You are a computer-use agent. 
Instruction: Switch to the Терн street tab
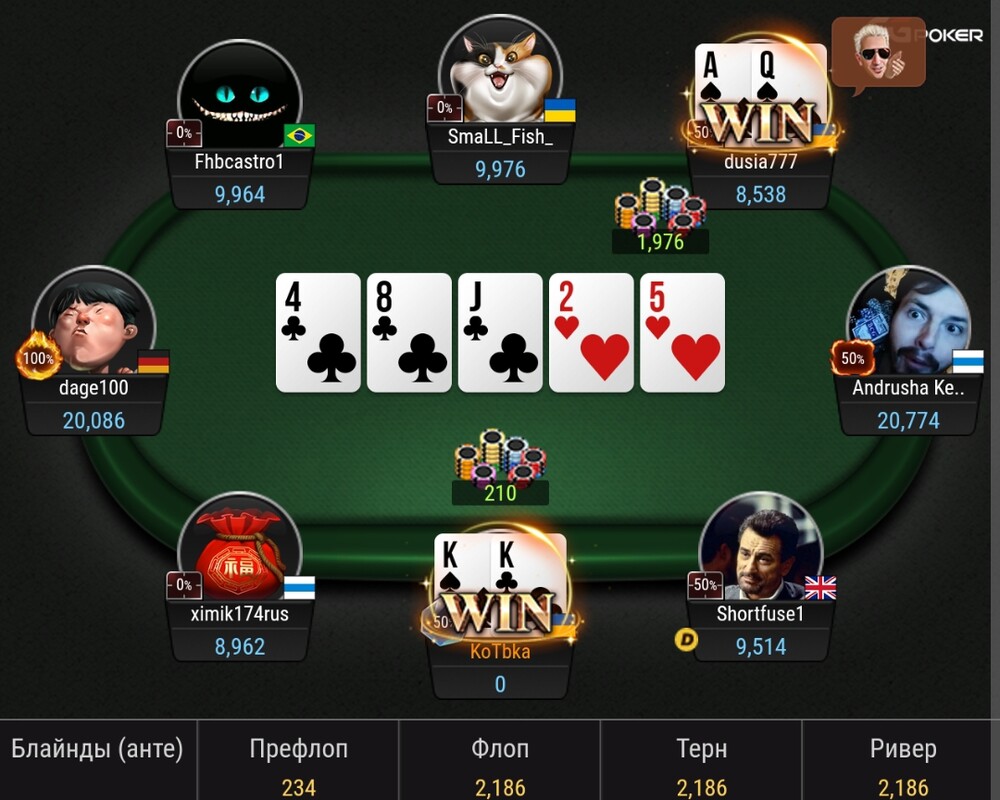coord(701,762)
